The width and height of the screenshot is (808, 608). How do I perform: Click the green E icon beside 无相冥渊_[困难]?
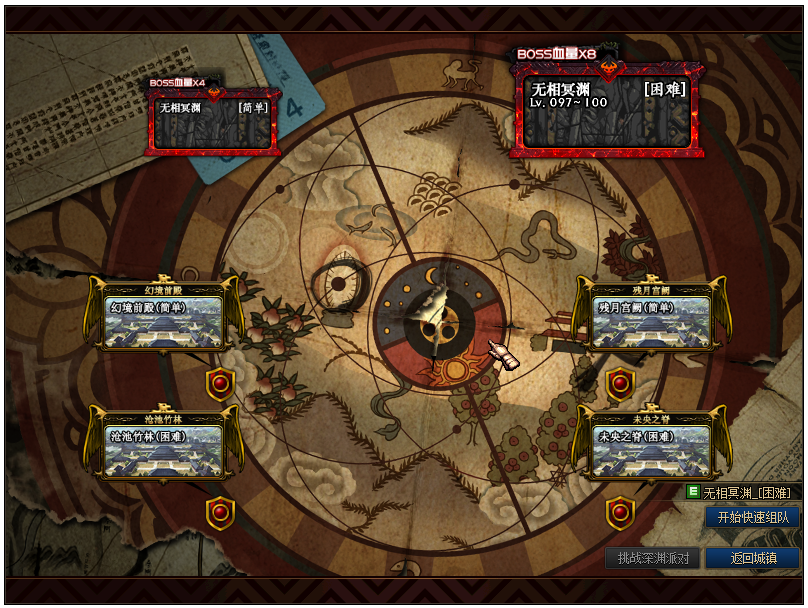(x=693, y=492)
